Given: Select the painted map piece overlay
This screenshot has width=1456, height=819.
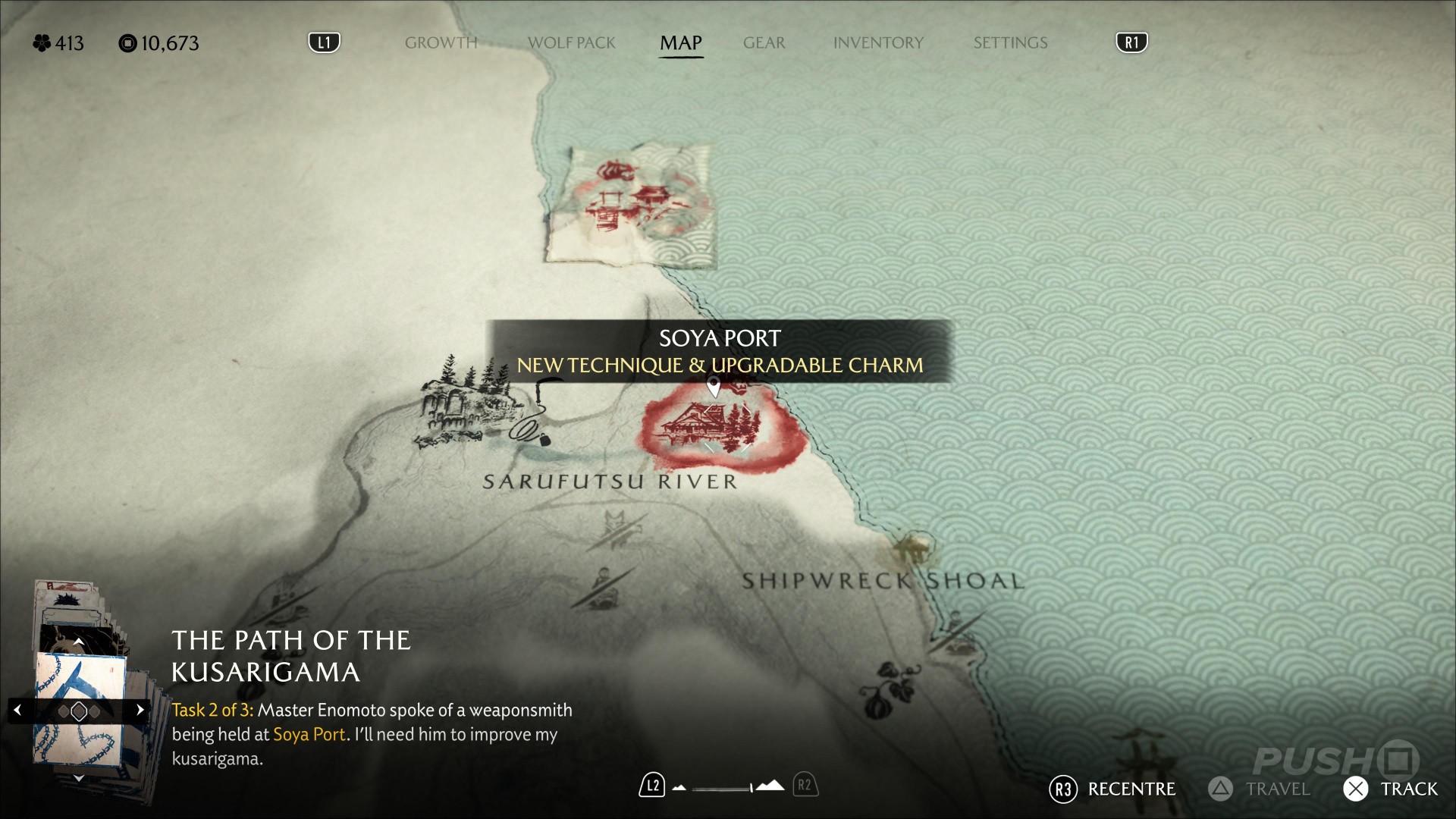Looking at the screenshot, I should (x=631, y=205).
